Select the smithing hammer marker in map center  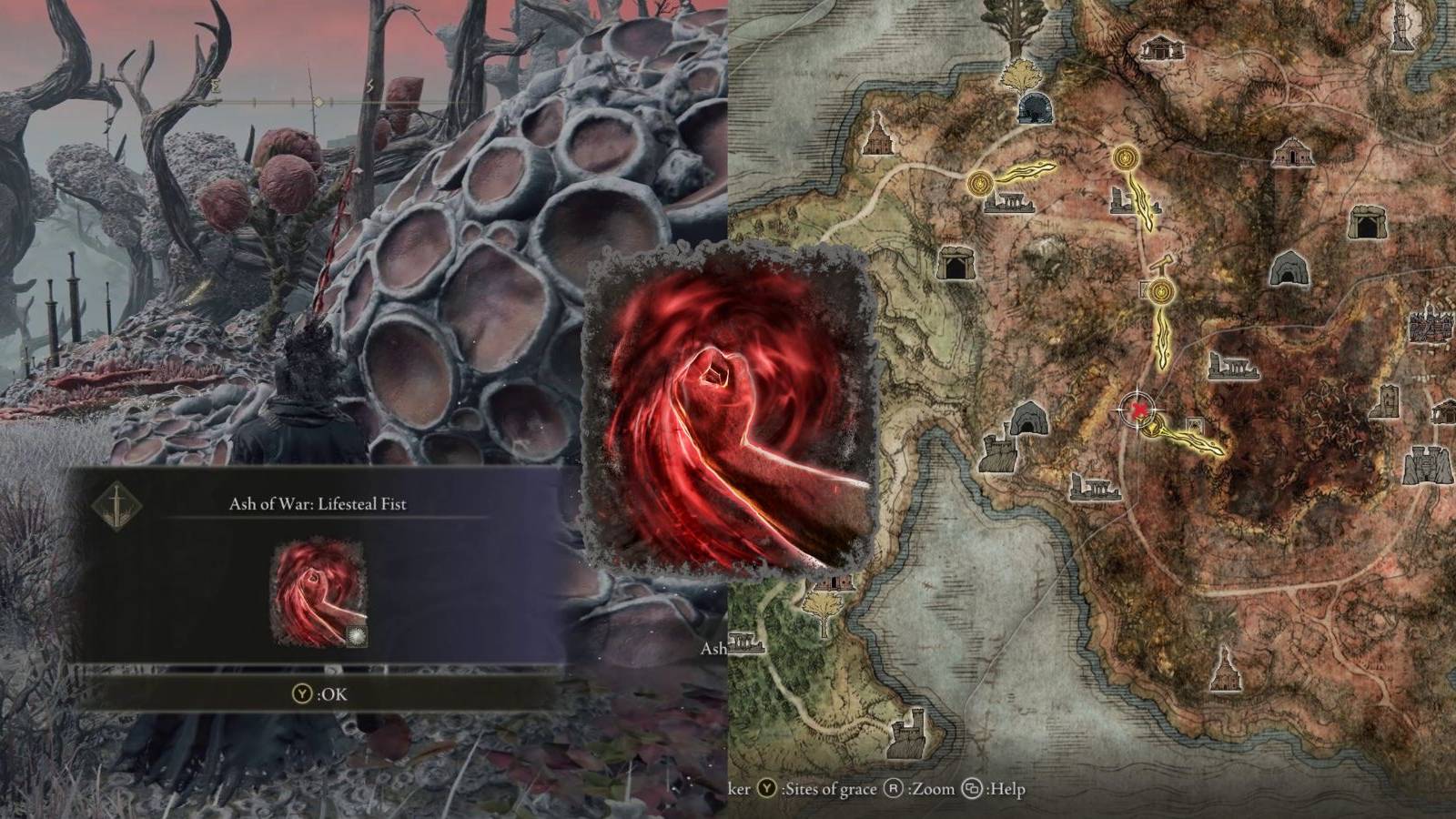coord(1158,264)
